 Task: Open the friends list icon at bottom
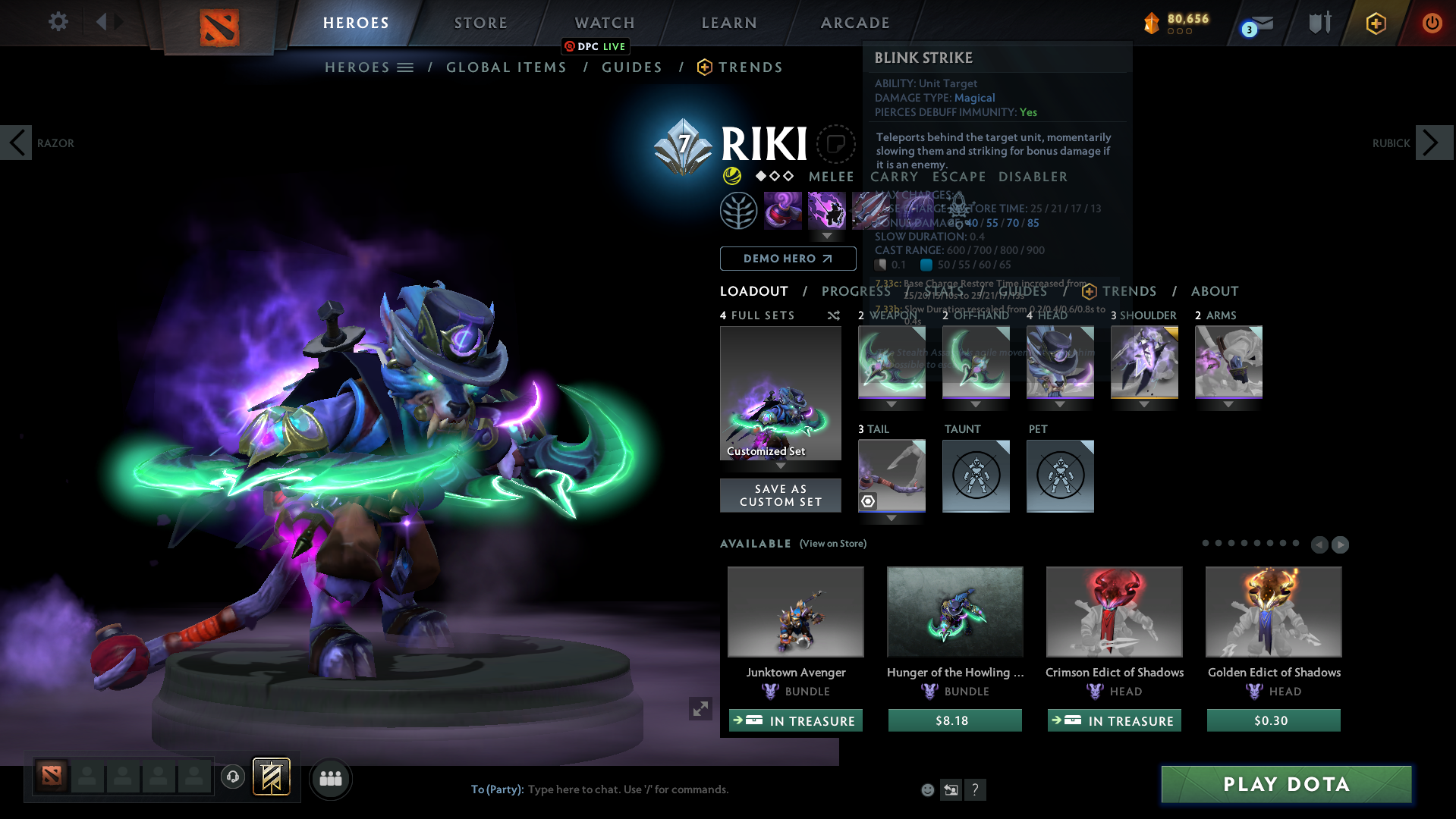(330, 778)
